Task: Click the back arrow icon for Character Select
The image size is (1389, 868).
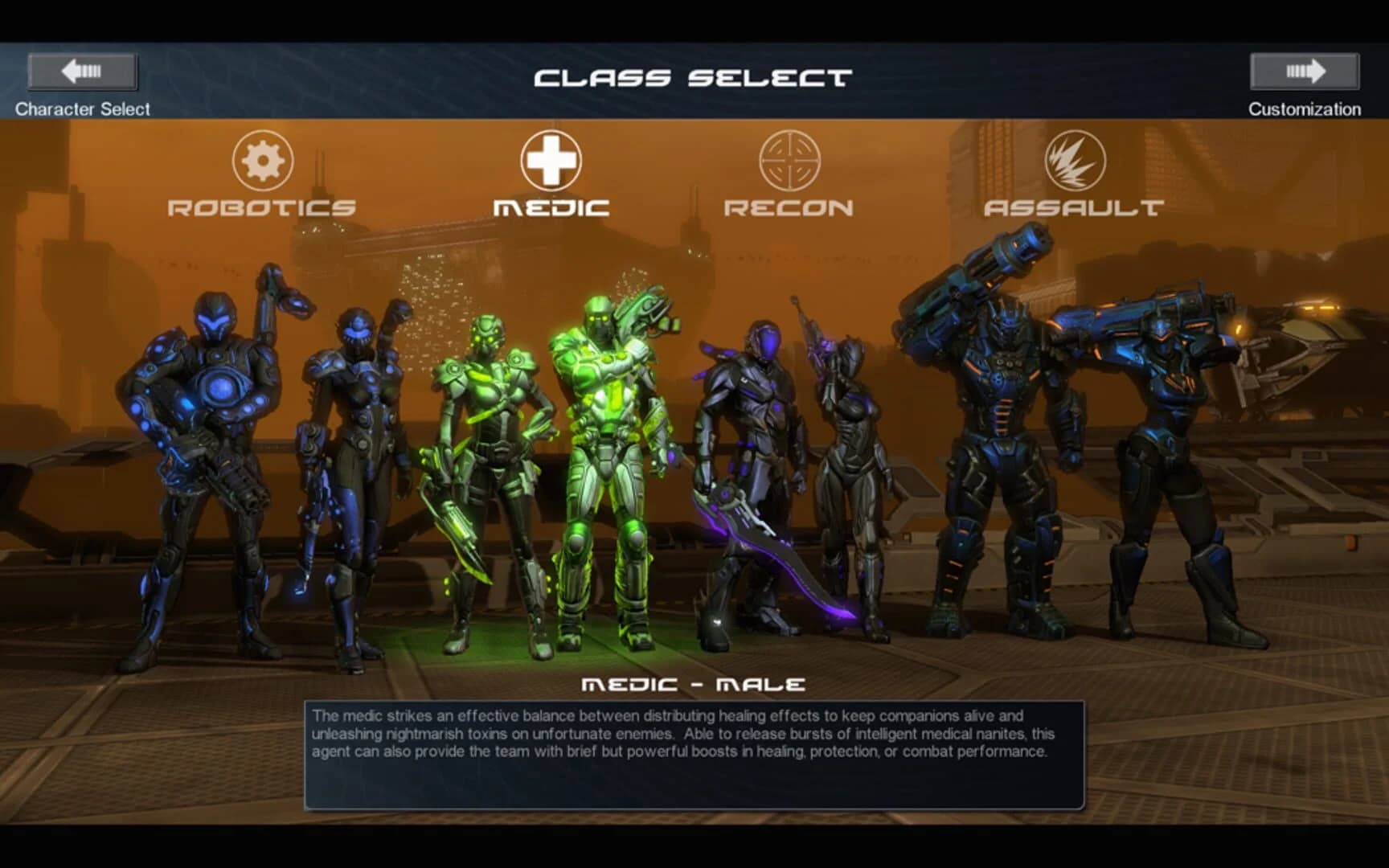Action: 83,71
